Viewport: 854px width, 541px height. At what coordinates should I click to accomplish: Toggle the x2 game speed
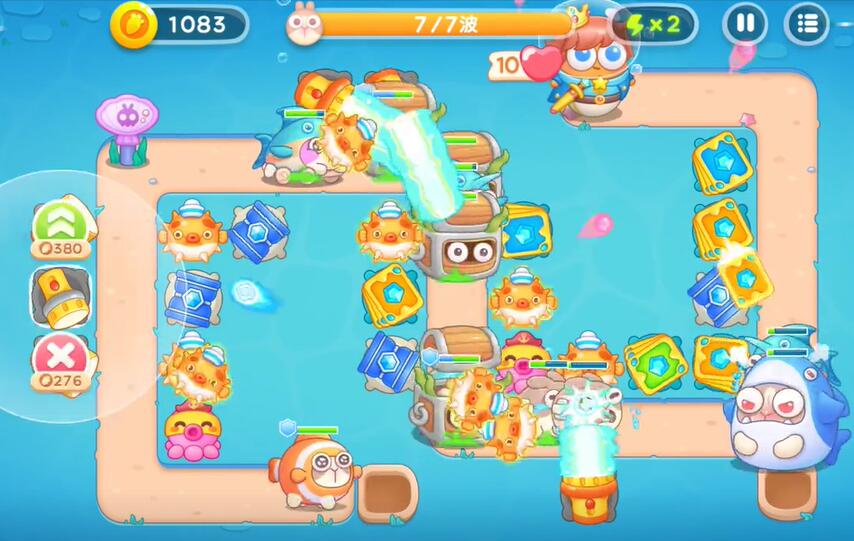click(658, 24)
